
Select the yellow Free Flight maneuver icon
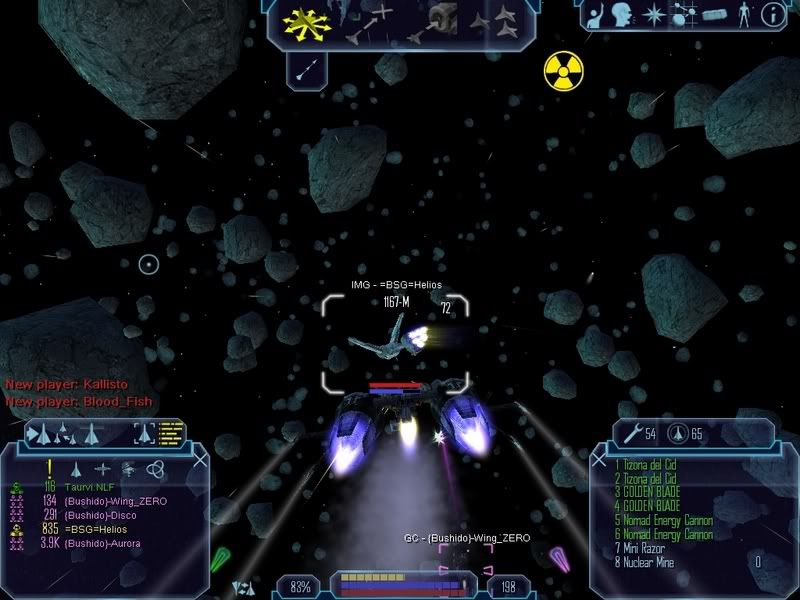303,22
